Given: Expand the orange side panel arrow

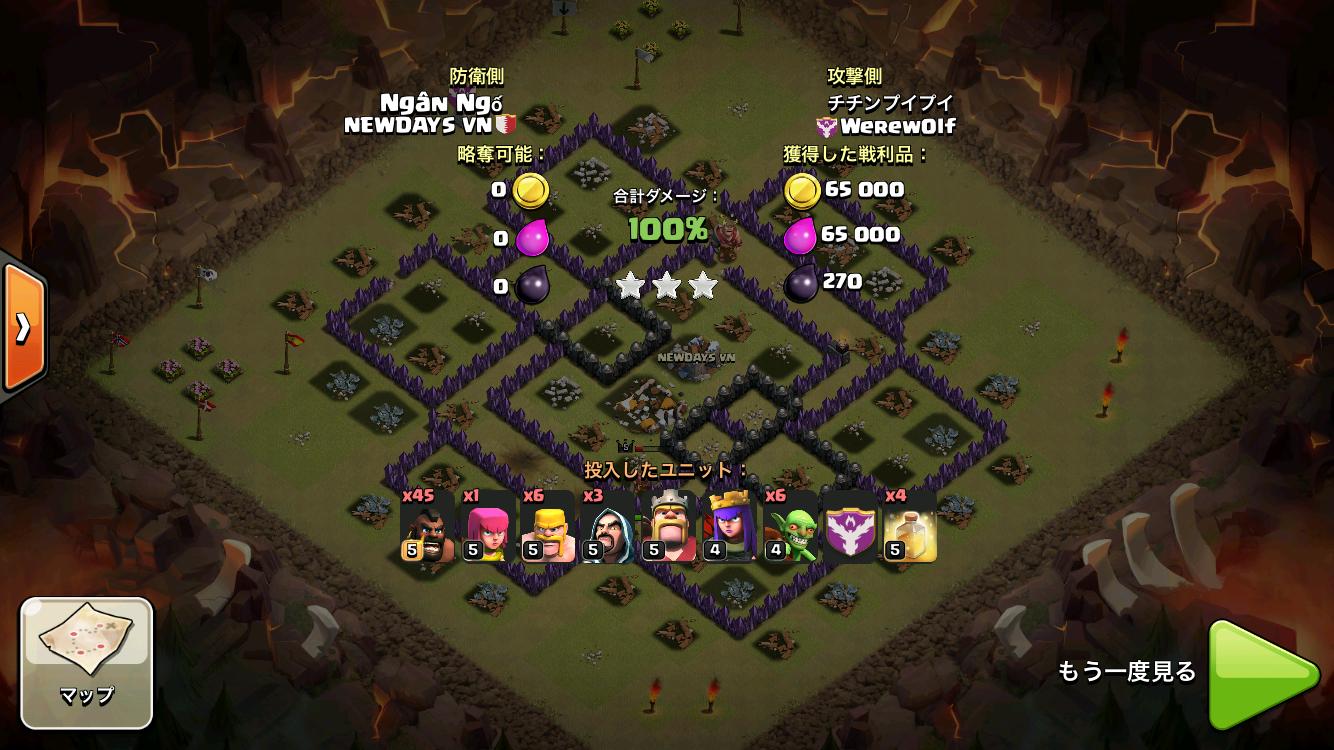Looking at the screenshot, I should pos(22,326).
